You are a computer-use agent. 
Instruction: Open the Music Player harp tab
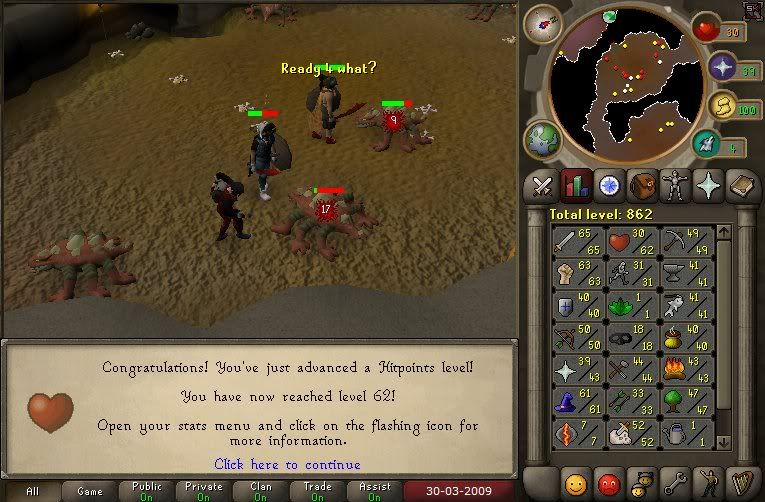pyautogui.click(x=741, y=483)
